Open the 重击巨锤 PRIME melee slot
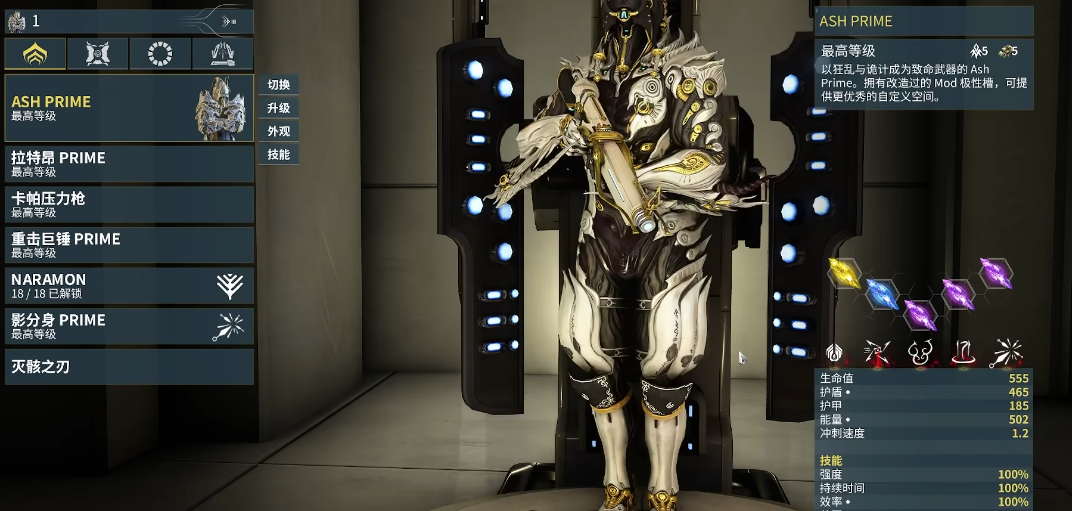 [129, 244]
